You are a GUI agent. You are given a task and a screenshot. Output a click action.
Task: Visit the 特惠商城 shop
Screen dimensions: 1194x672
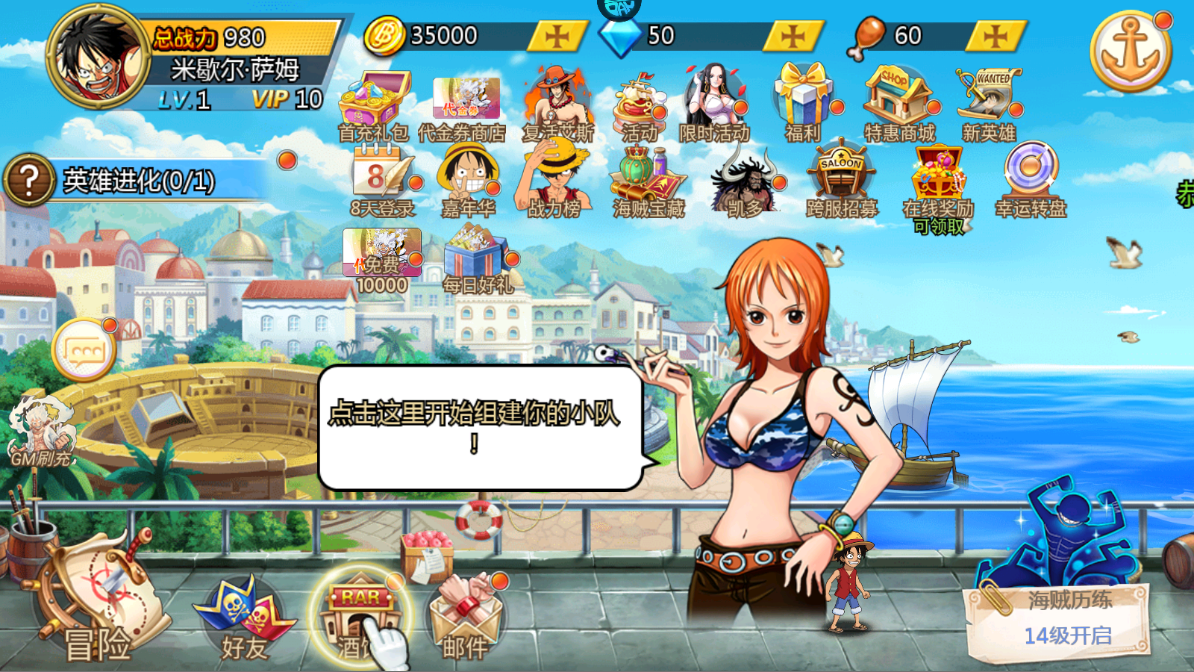coord(898,100)
